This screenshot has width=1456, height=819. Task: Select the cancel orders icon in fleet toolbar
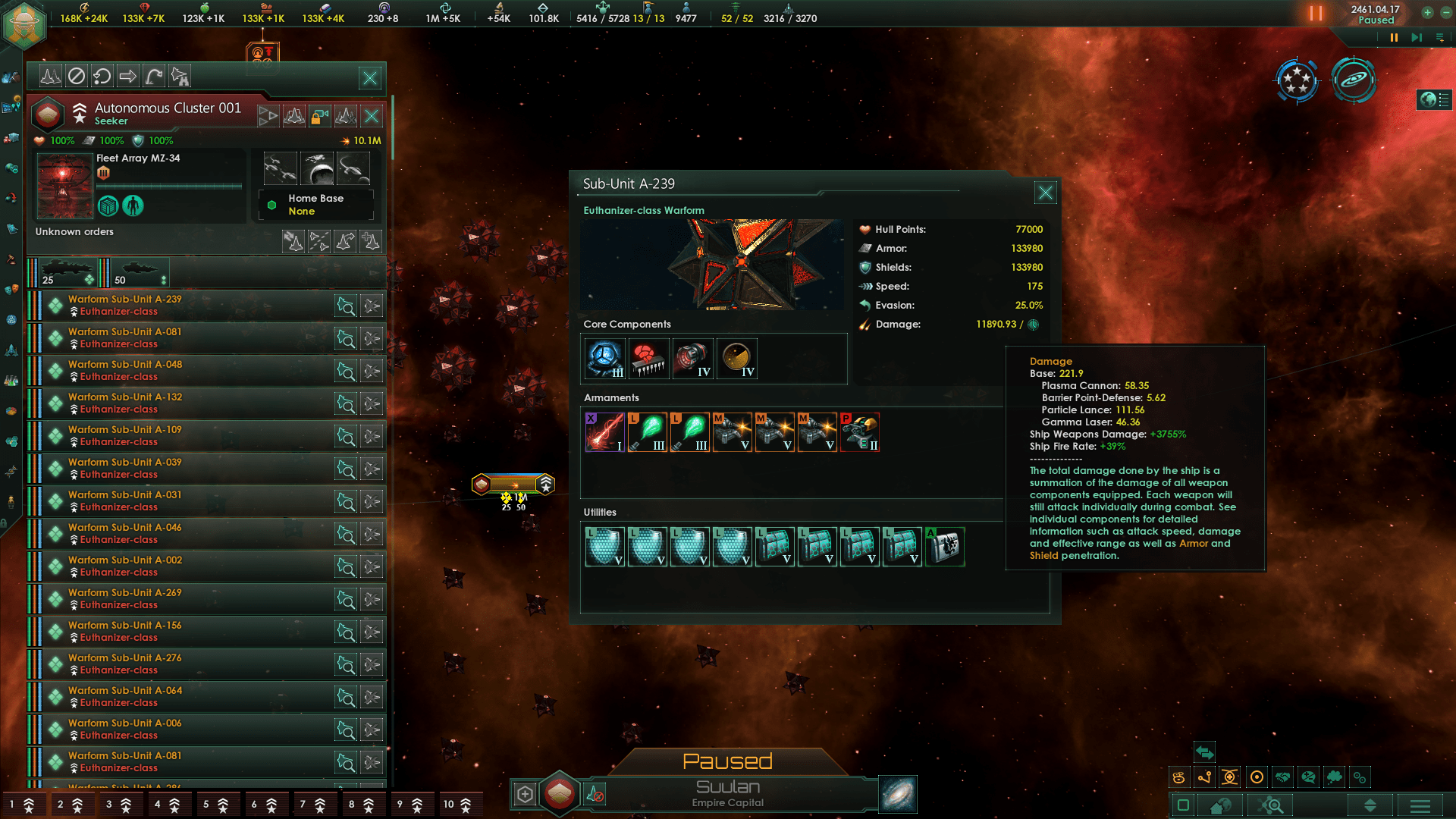coord(76,76)
